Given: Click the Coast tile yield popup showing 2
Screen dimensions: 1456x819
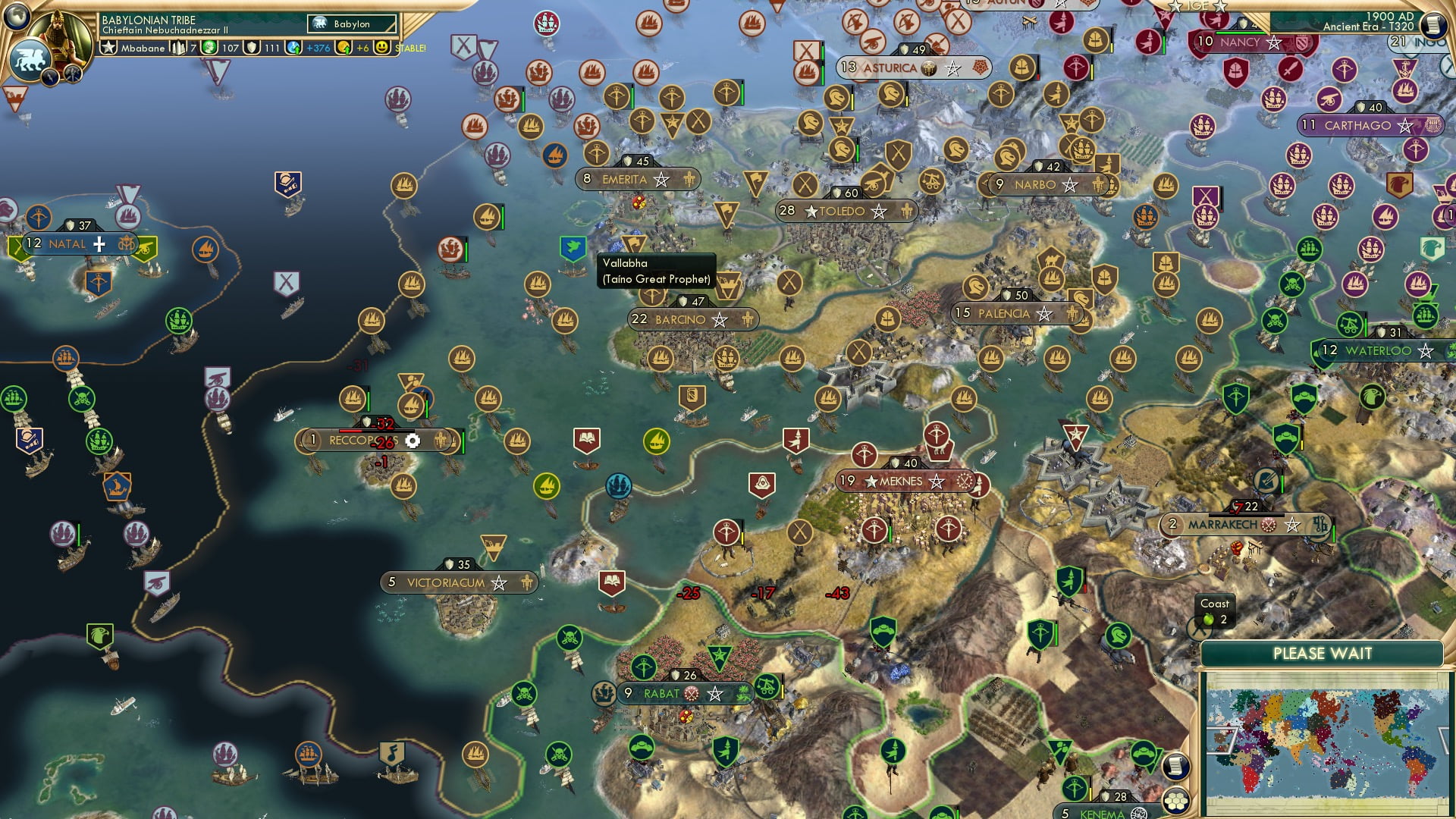Looking at the screenshot, I should pos(1215,612).
